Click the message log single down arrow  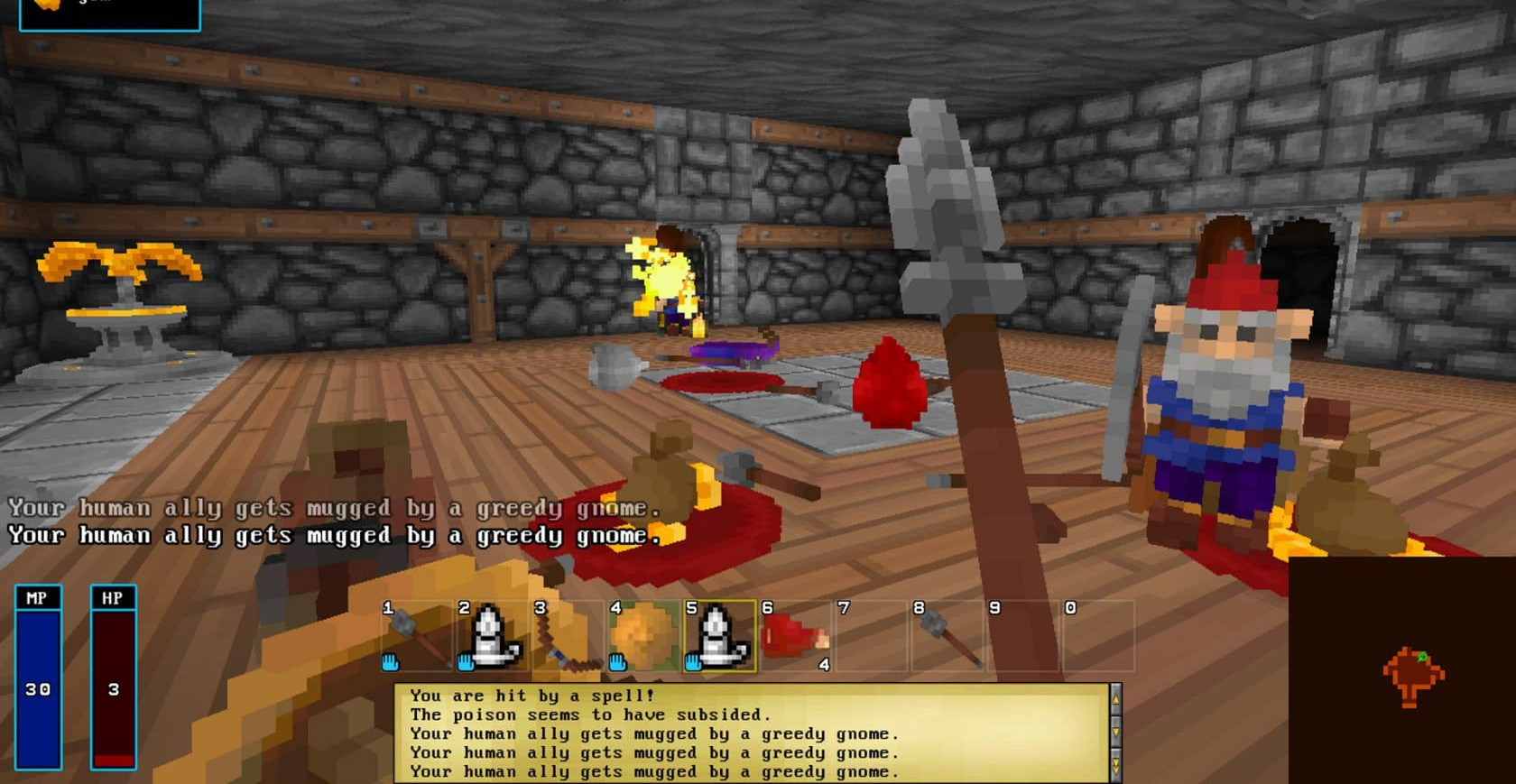[x=1115, y=733]
